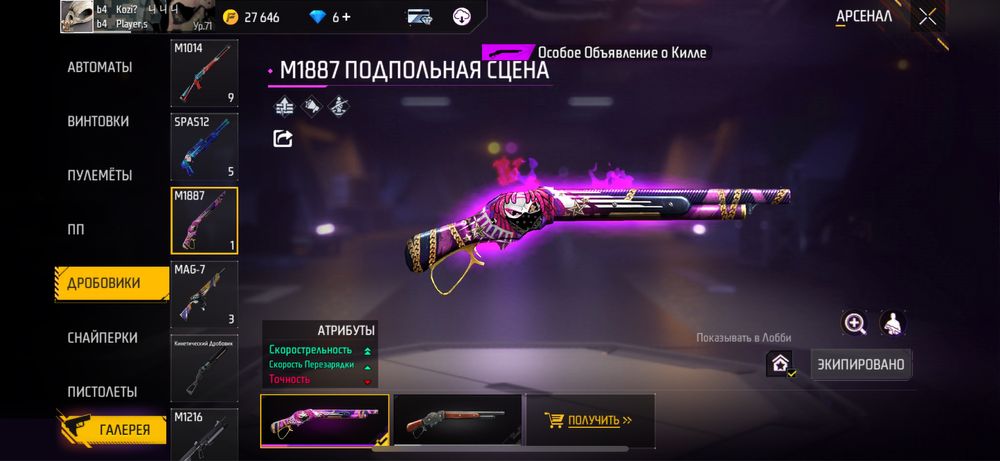Pick the M1216 shotgun tile
1000x461 pixels.
pyautogui.click(x=204, y=432)
